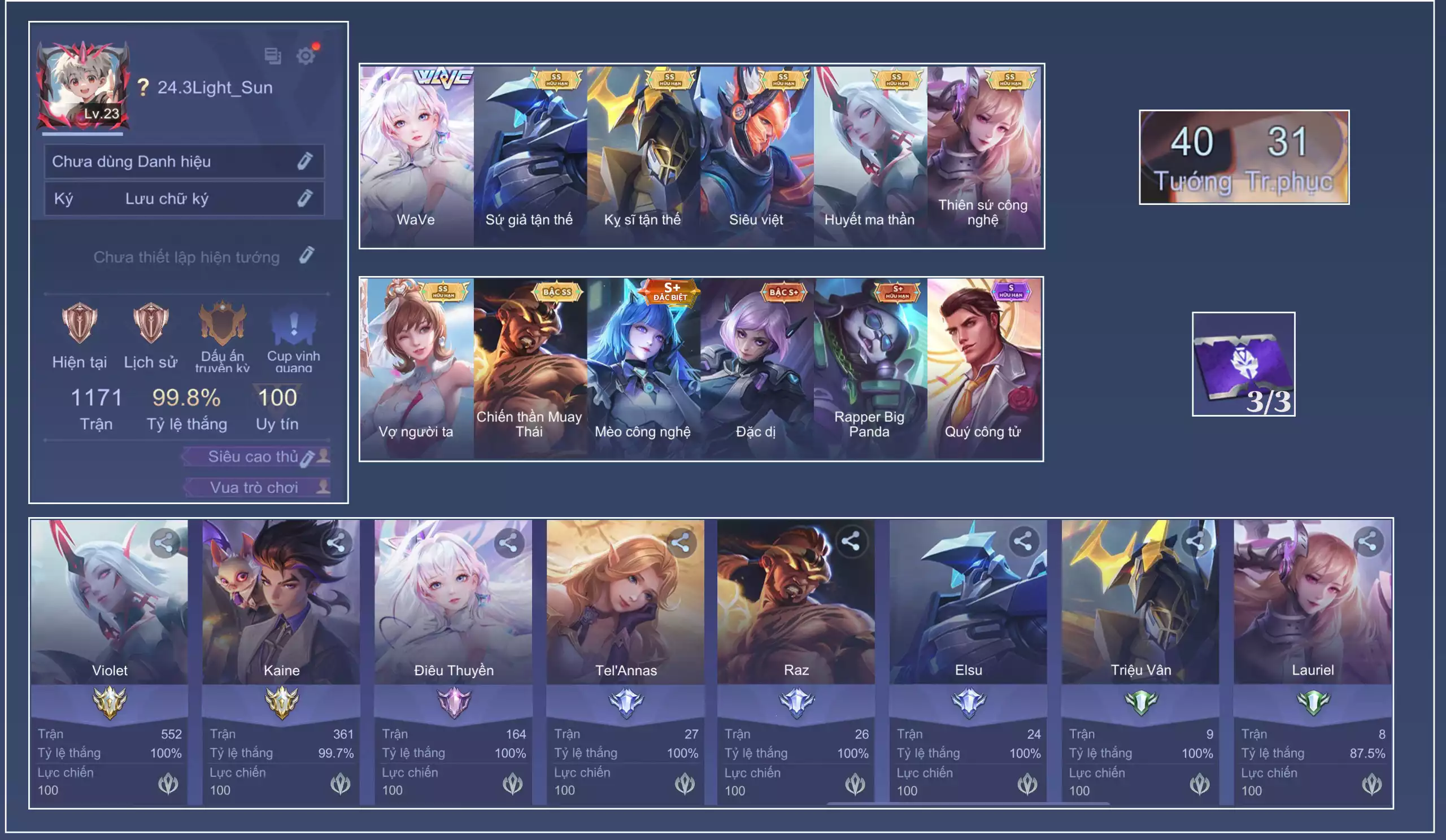
Task: Choose the Sứ giả tận thế skin
Action: click(x=530, y=156)
